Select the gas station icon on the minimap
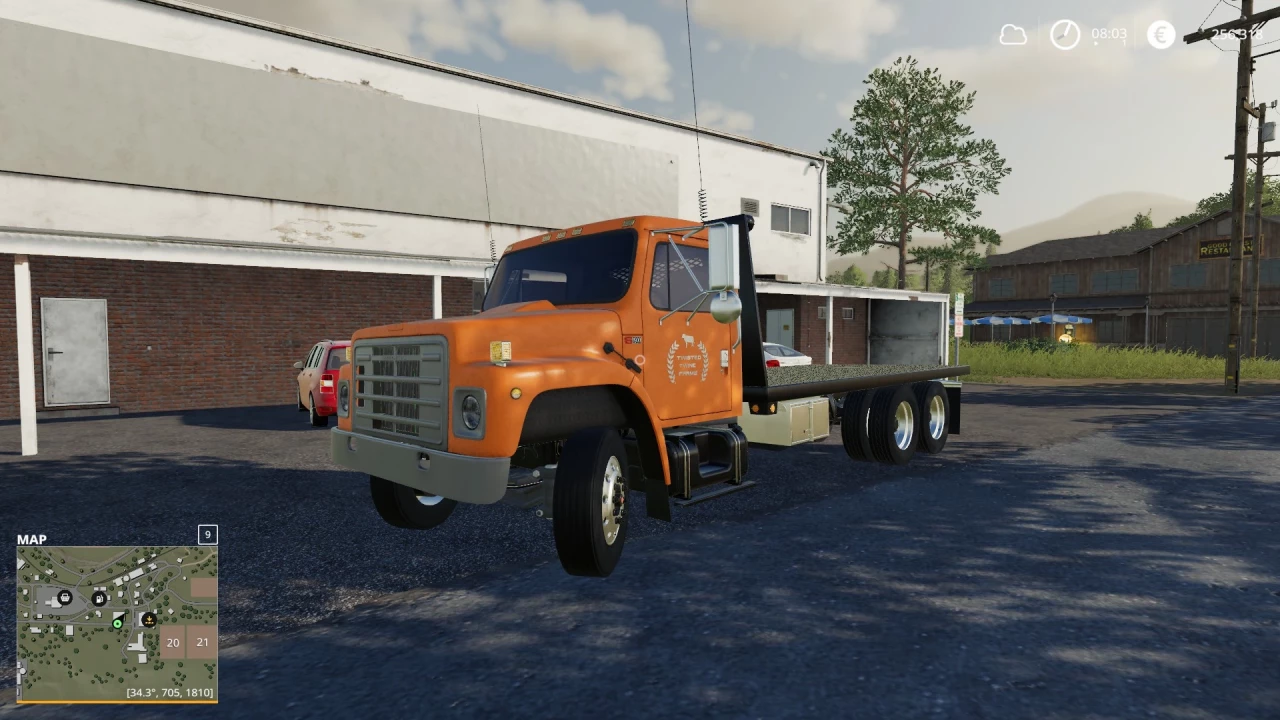 click(x=99, y=600)
